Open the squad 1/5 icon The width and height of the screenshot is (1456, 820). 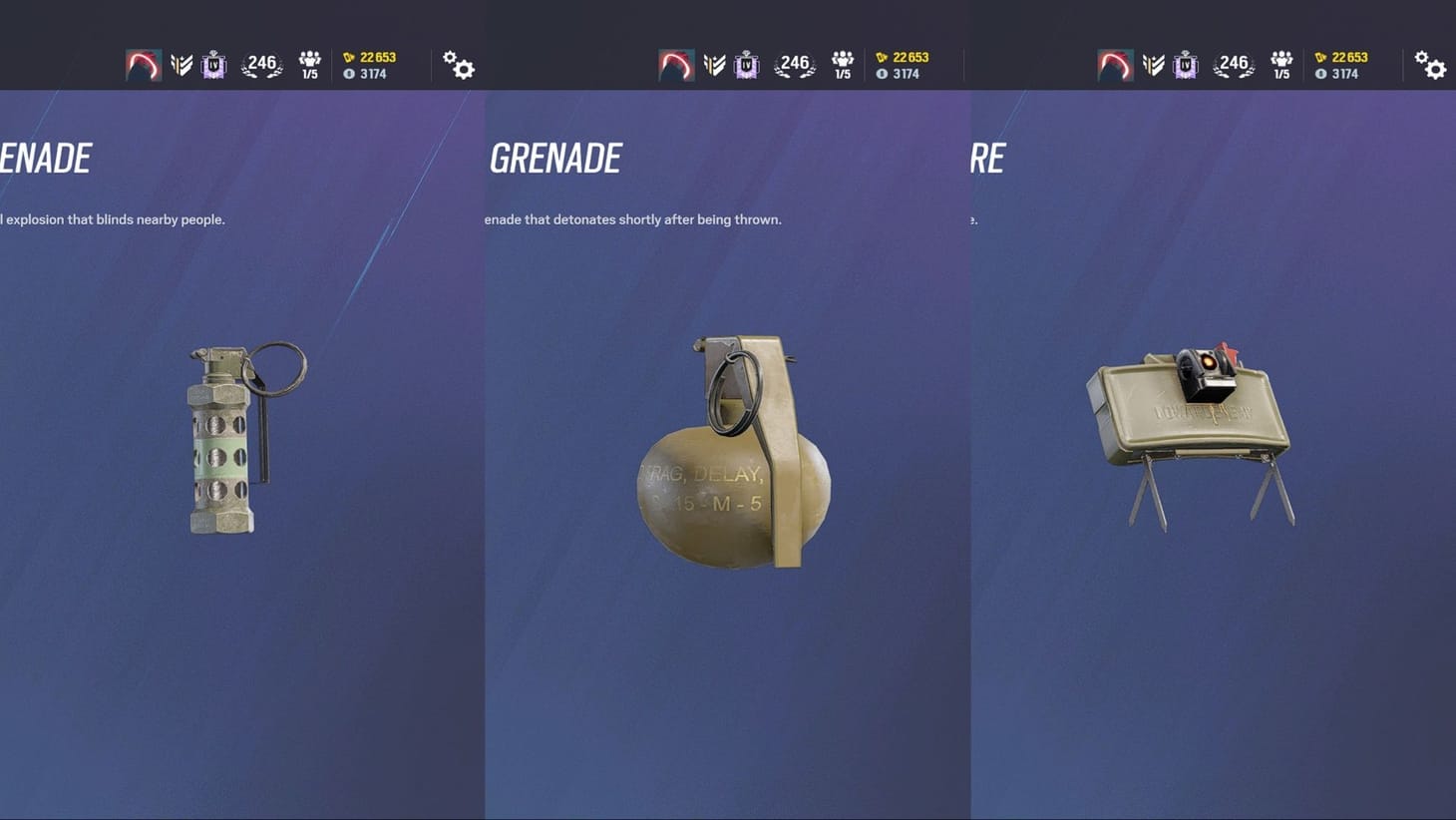tap(310, 64)
